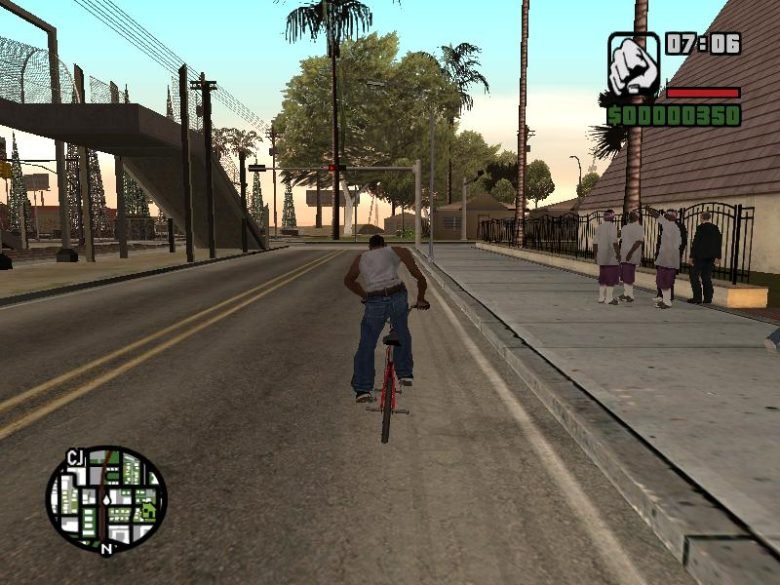The height and width of the screenshot is (585, 780).
Task: Click the fist weapon icon
Action: pos(634,63)
